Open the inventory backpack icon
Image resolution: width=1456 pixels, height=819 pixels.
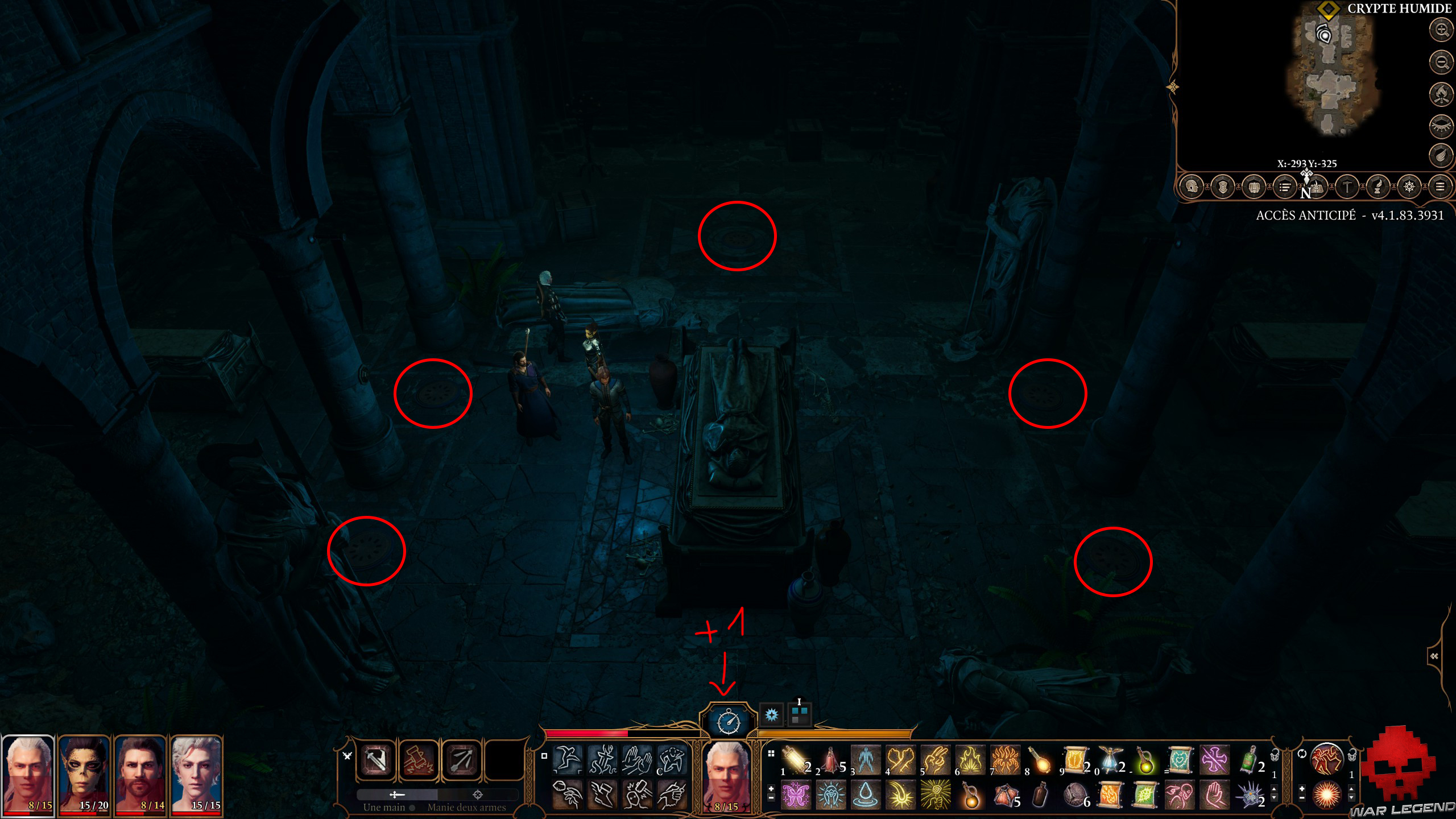(x=1255, y=186)
